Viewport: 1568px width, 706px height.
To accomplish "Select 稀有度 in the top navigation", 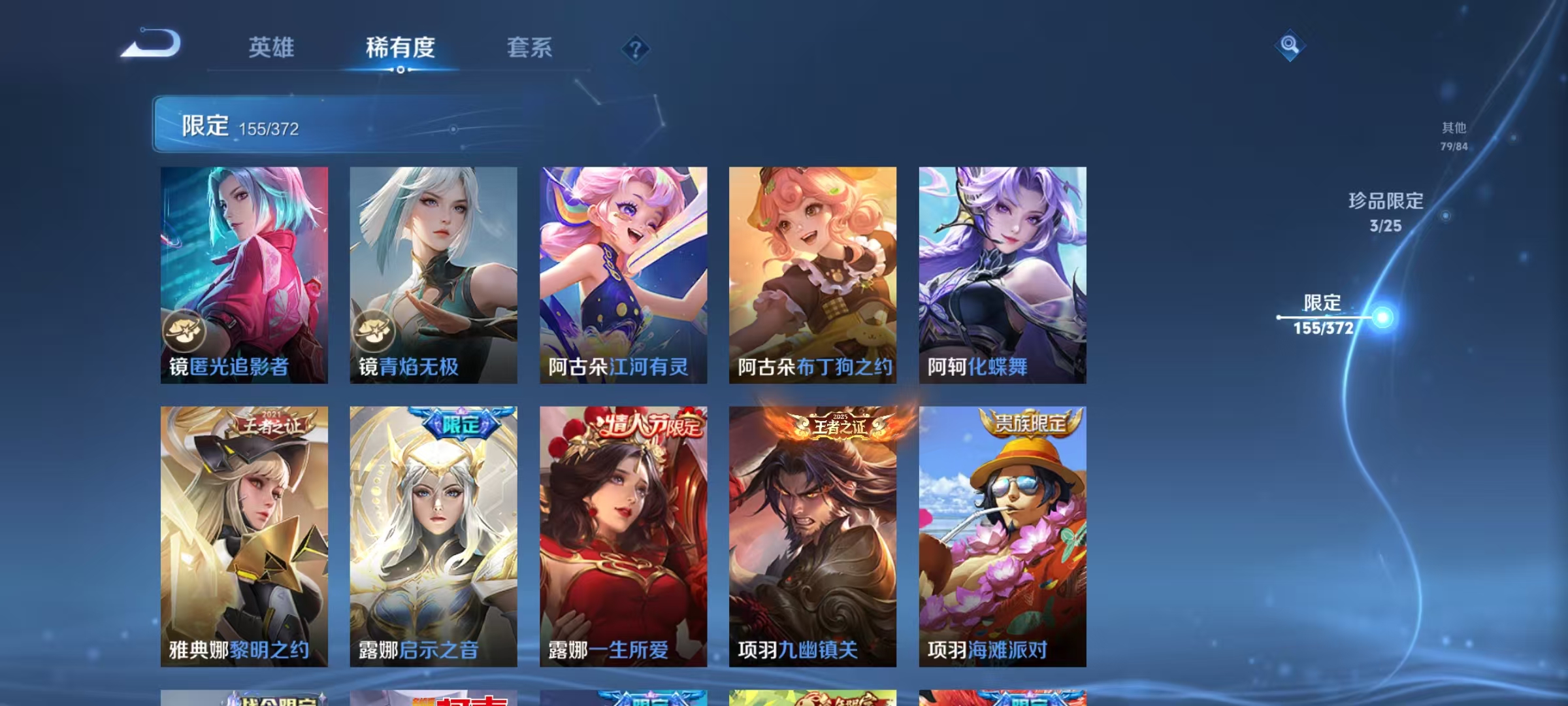I will (400, 48).
